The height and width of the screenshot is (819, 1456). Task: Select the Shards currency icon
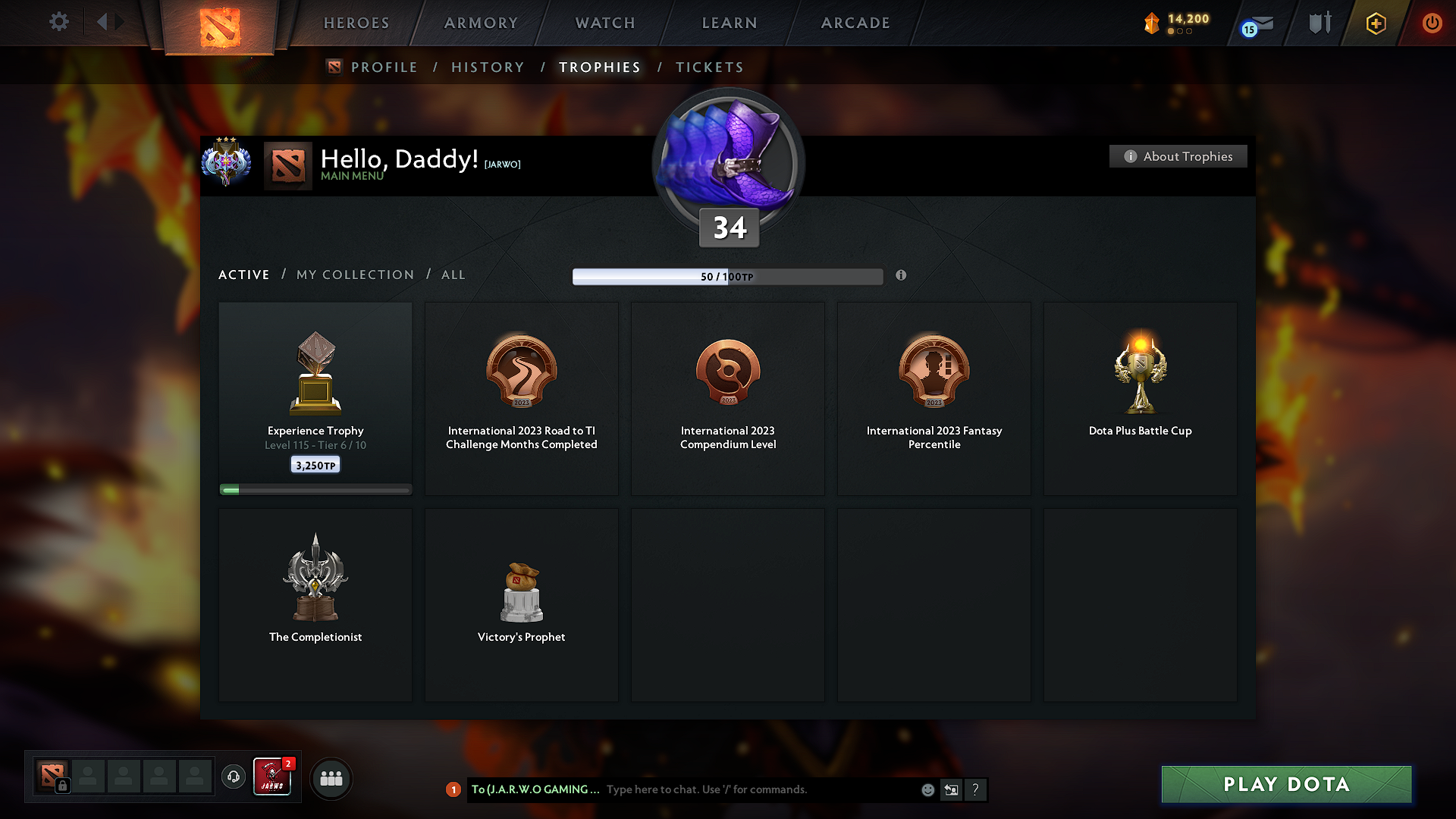pos(1153,23)
